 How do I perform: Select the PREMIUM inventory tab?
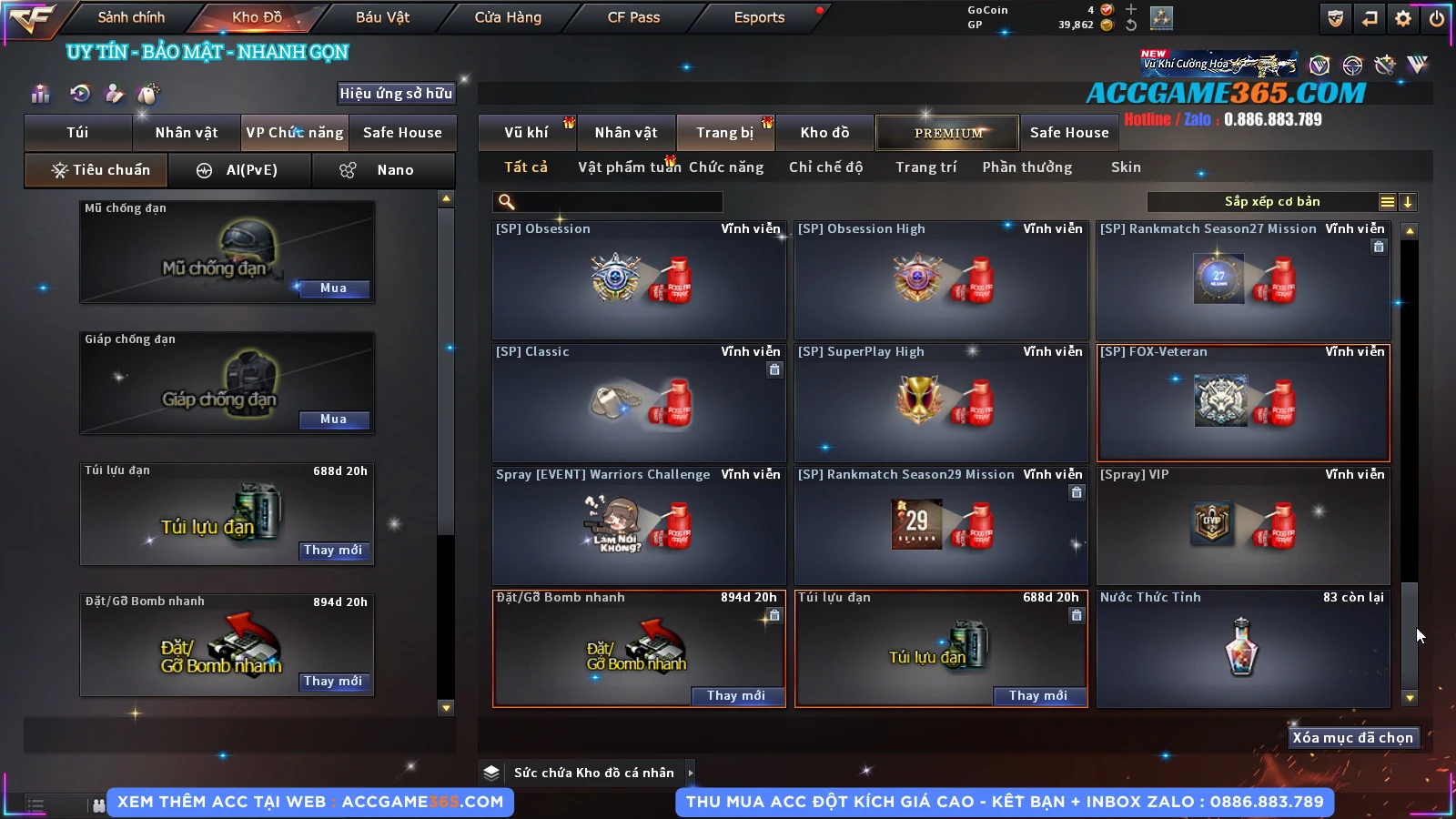coord(947,133)
